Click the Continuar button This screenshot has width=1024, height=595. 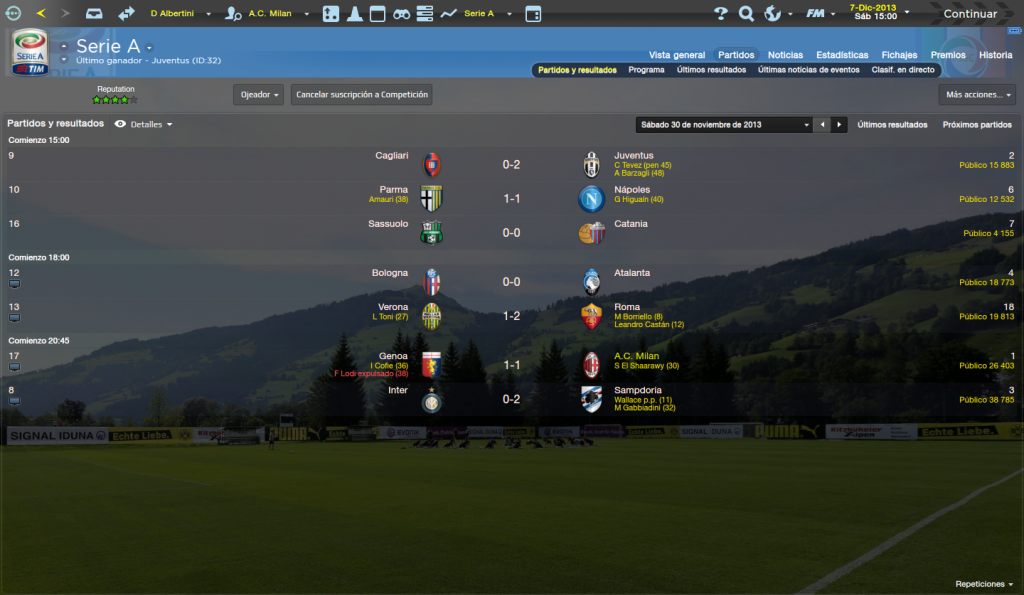(969, 14)
